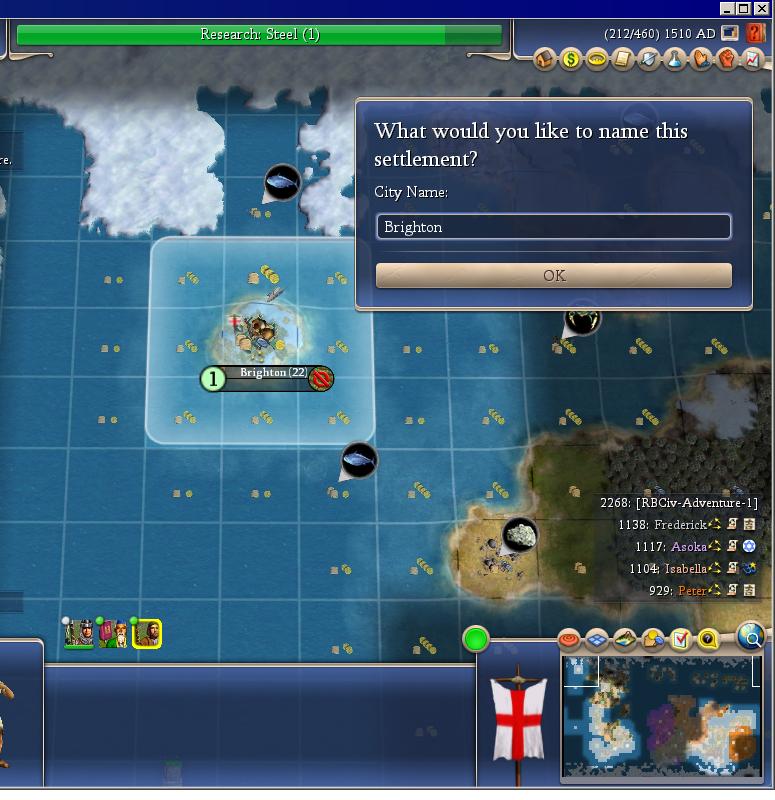Open the Religion Advisor praying hands icon
This screenshot has height=800, width=775.
702,60
